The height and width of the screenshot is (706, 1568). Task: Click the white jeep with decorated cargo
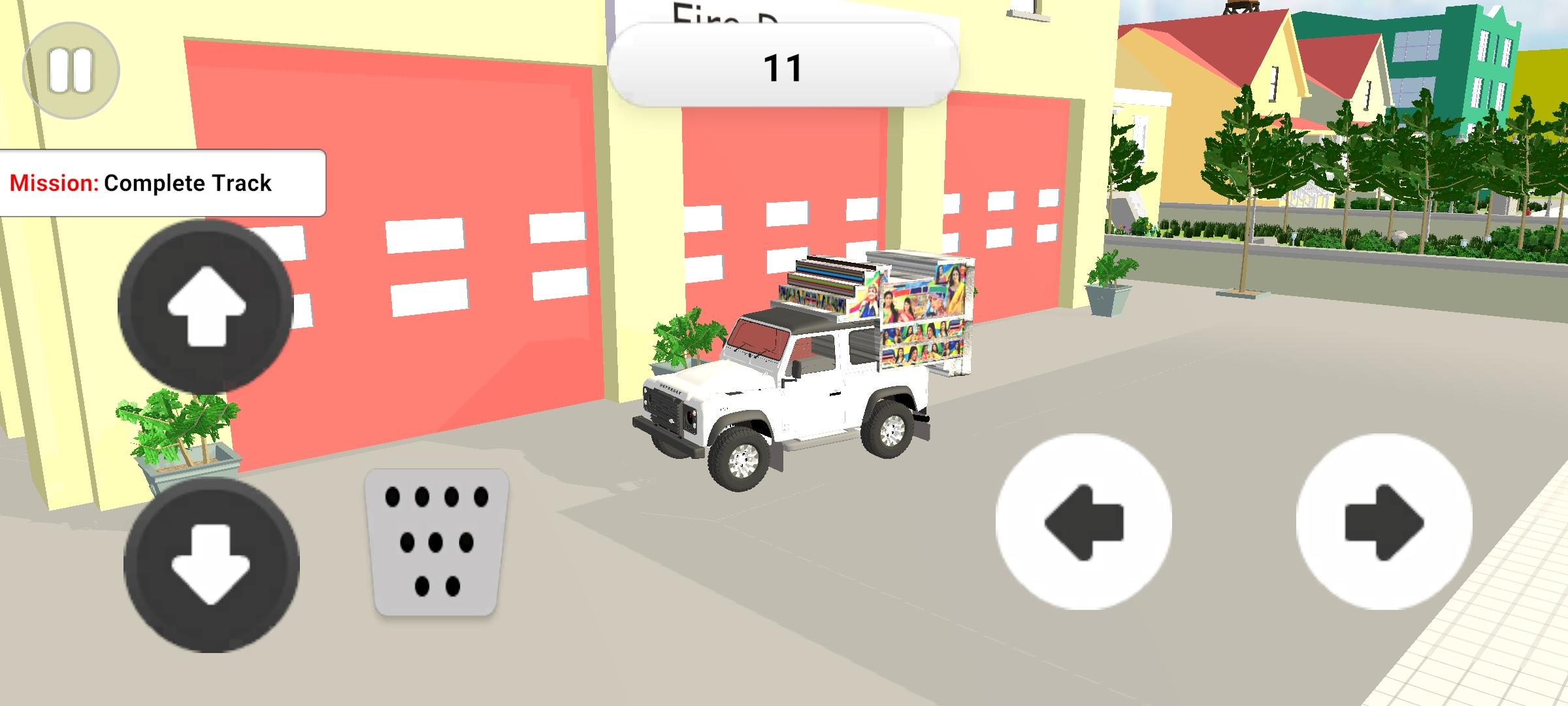[x=784, y=392]
